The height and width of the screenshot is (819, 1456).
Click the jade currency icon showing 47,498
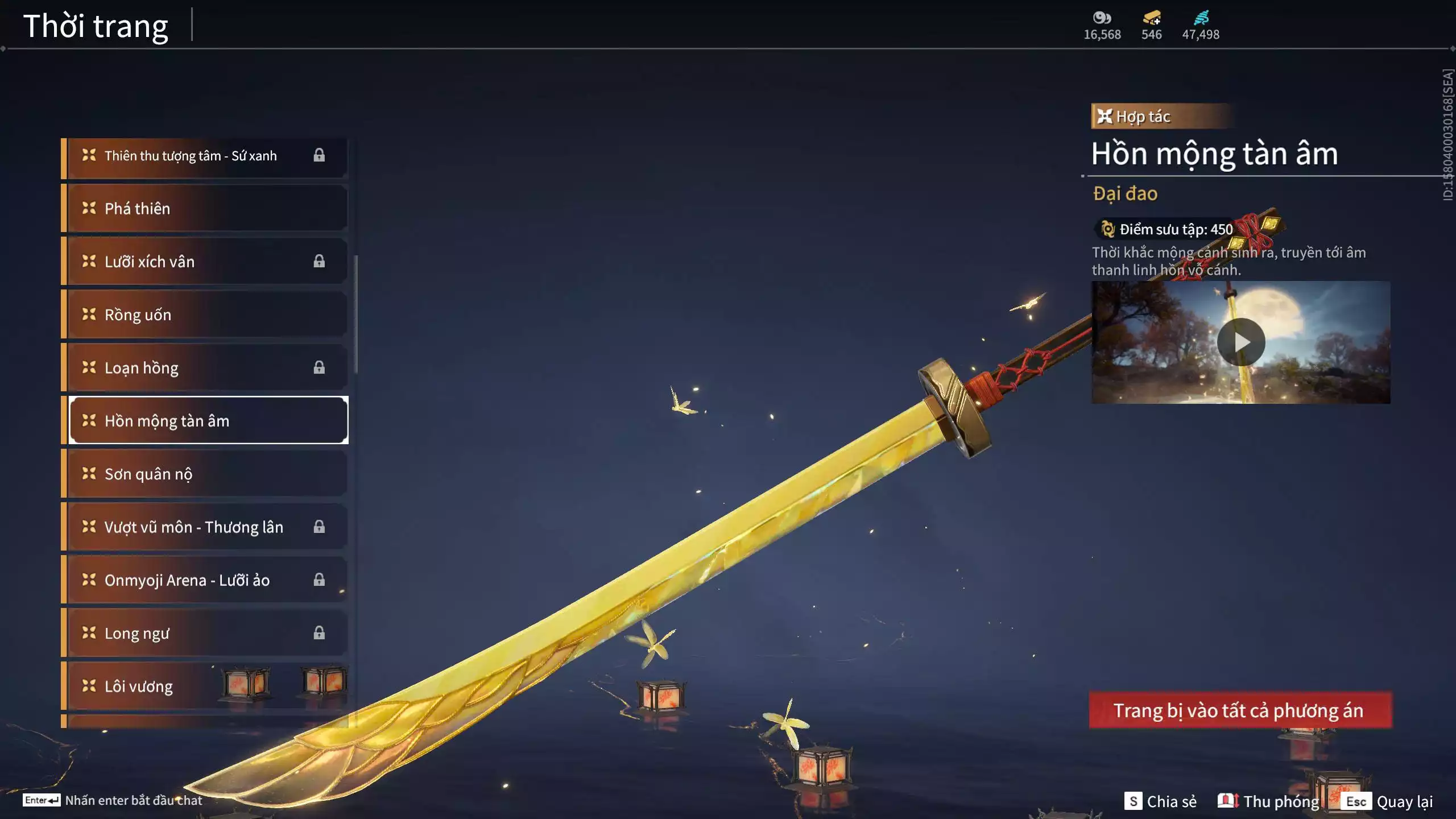click(1201, 18)
